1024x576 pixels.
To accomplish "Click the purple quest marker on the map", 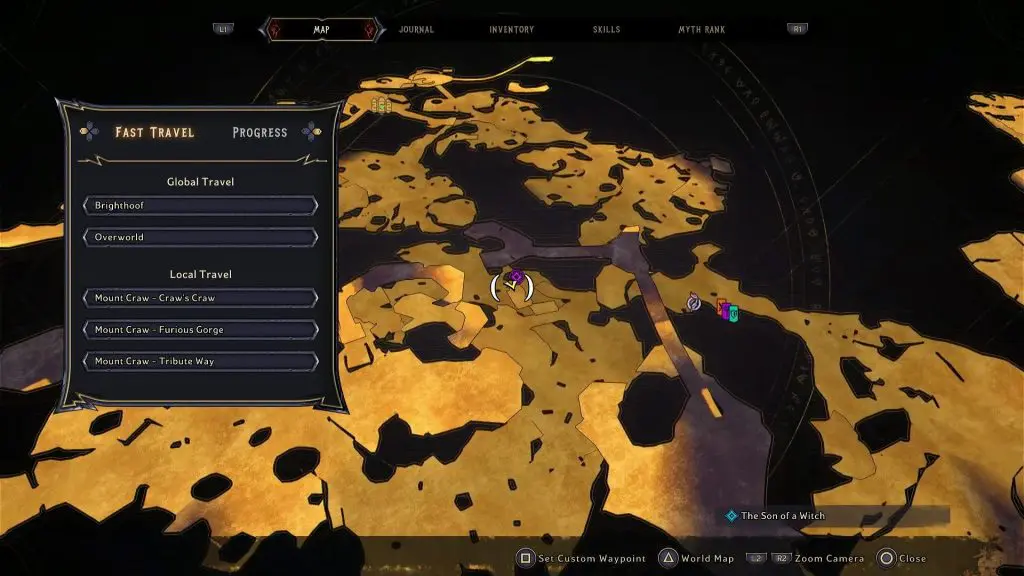I will coord(516,276).
